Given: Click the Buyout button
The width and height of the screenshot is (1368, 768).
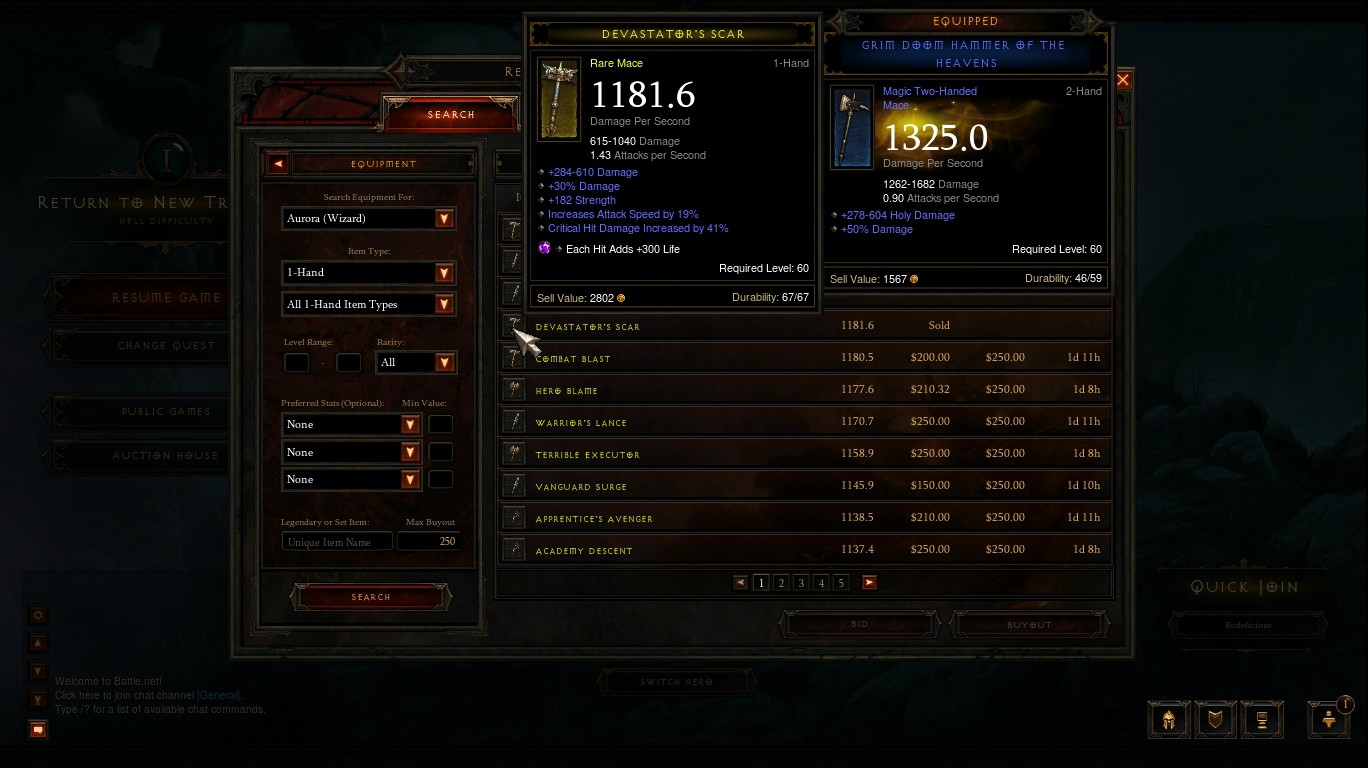Looking at the screenshot, I should pos(1029,624).
